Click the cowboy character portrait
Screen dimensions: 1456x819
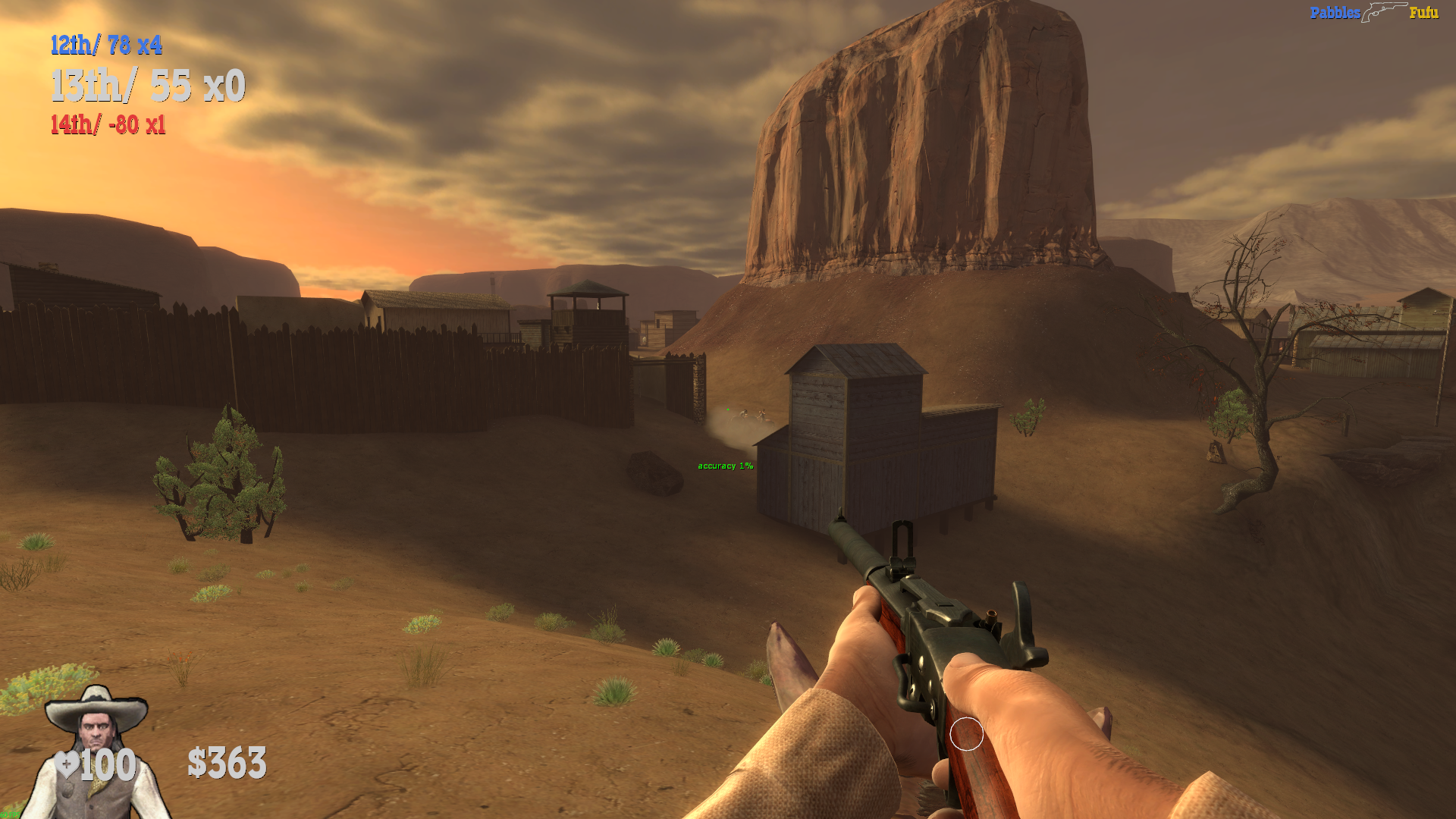point(96,751)
